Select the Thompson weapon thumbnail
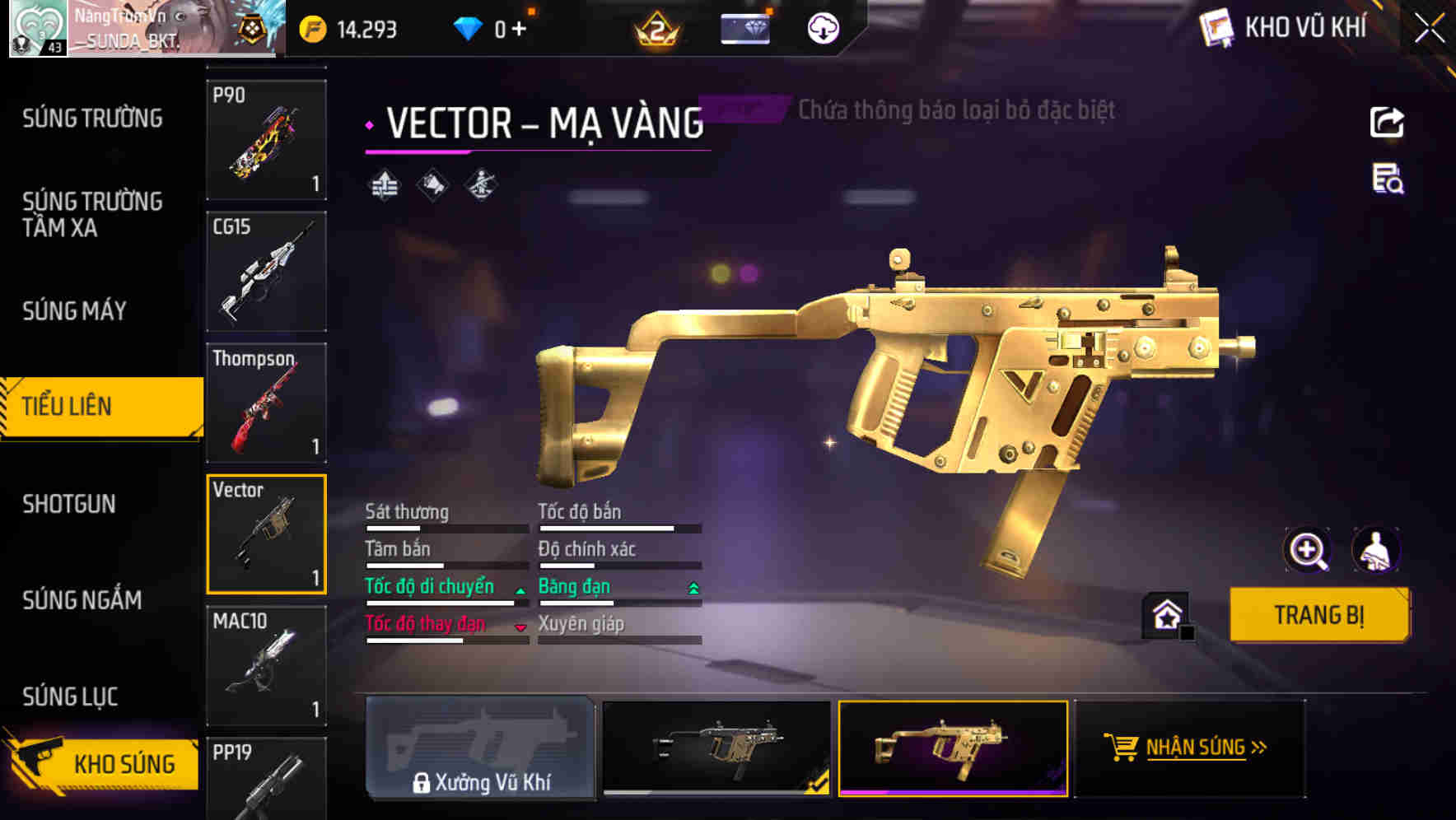 click(x=265, y=403)
